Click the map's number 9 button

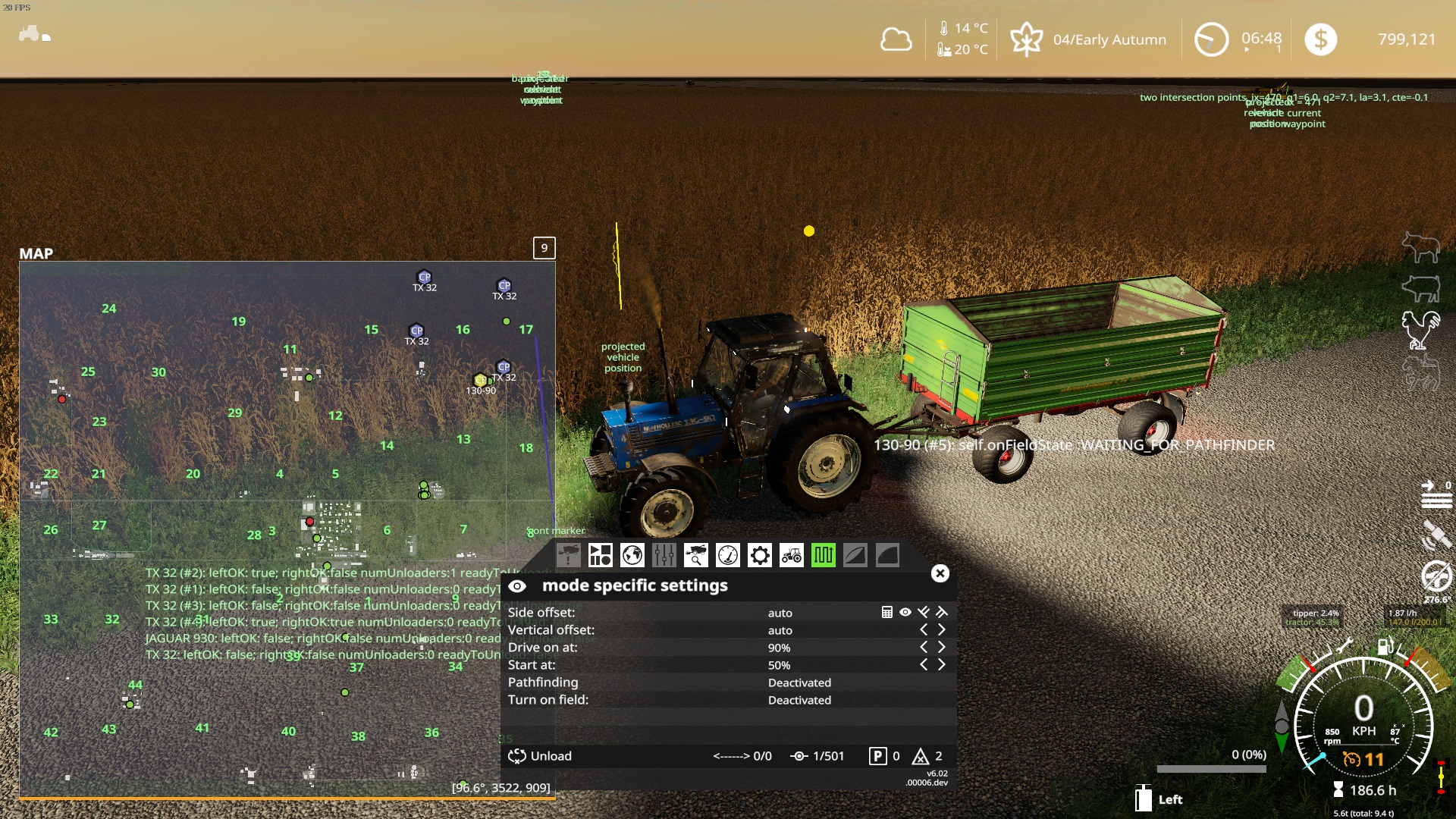point(544,248)
